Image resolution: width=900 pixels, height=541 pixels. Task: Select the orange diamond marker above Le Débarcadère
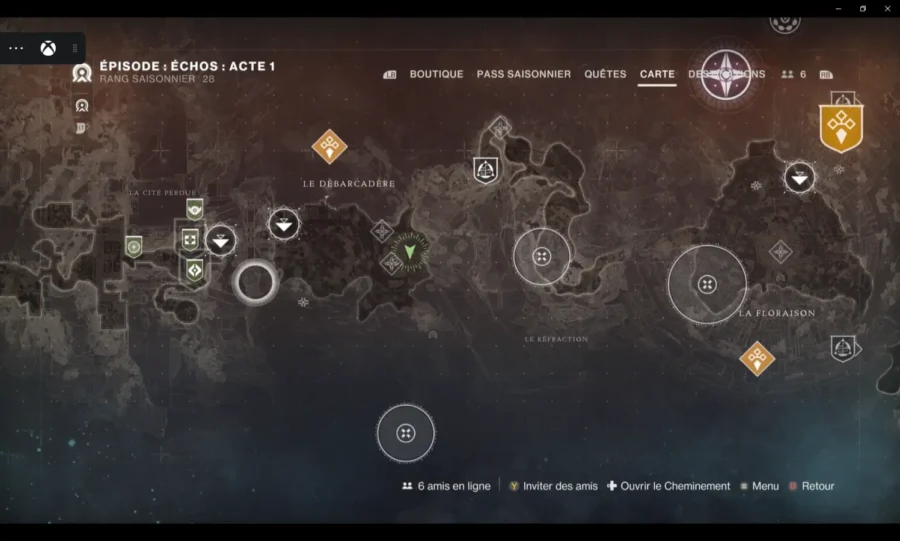click(329, 146)
